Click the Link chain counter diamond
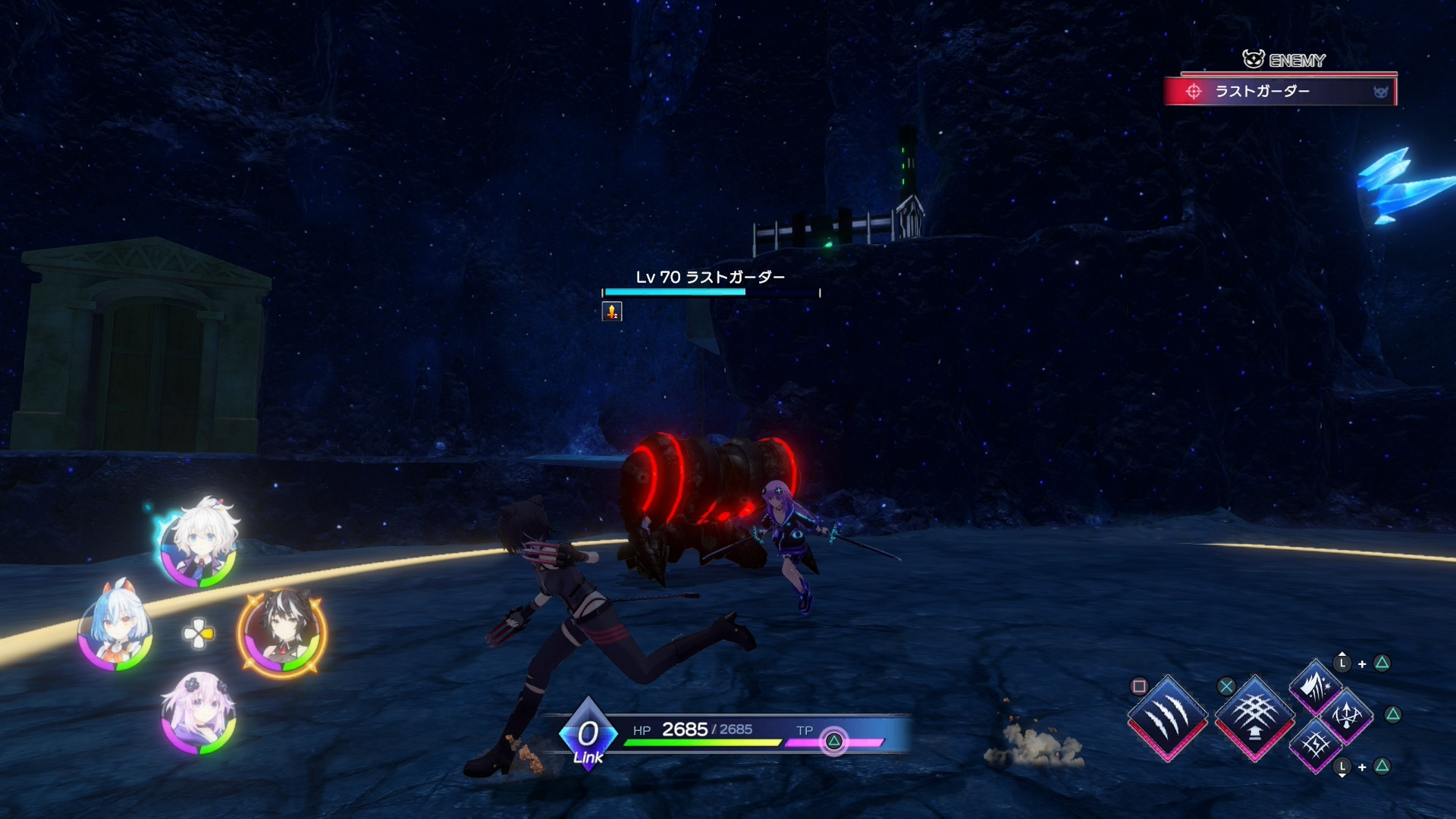 (588, 734)
